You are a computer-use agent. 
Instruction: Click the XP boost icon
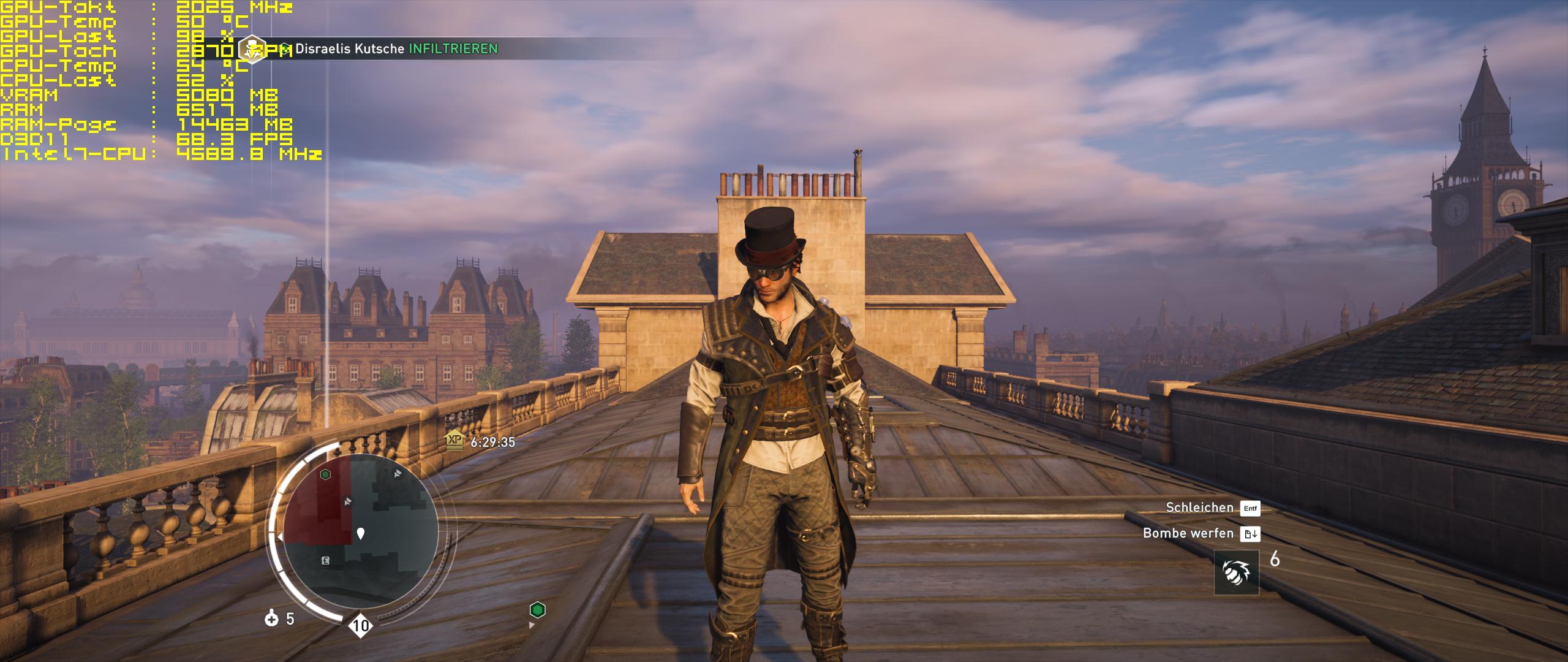(454, 440)
